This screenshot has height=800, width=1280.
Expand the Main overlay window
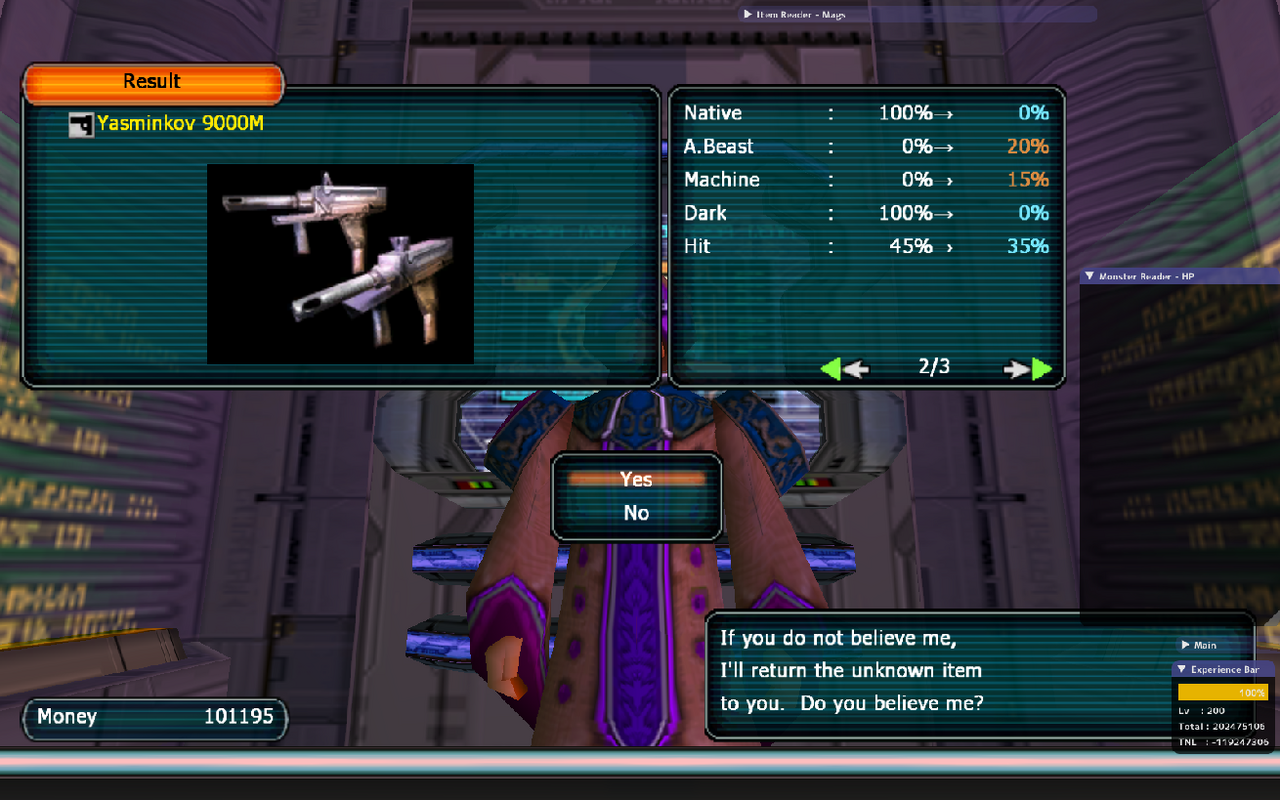pyautogui.click(x=1186, y=645)
